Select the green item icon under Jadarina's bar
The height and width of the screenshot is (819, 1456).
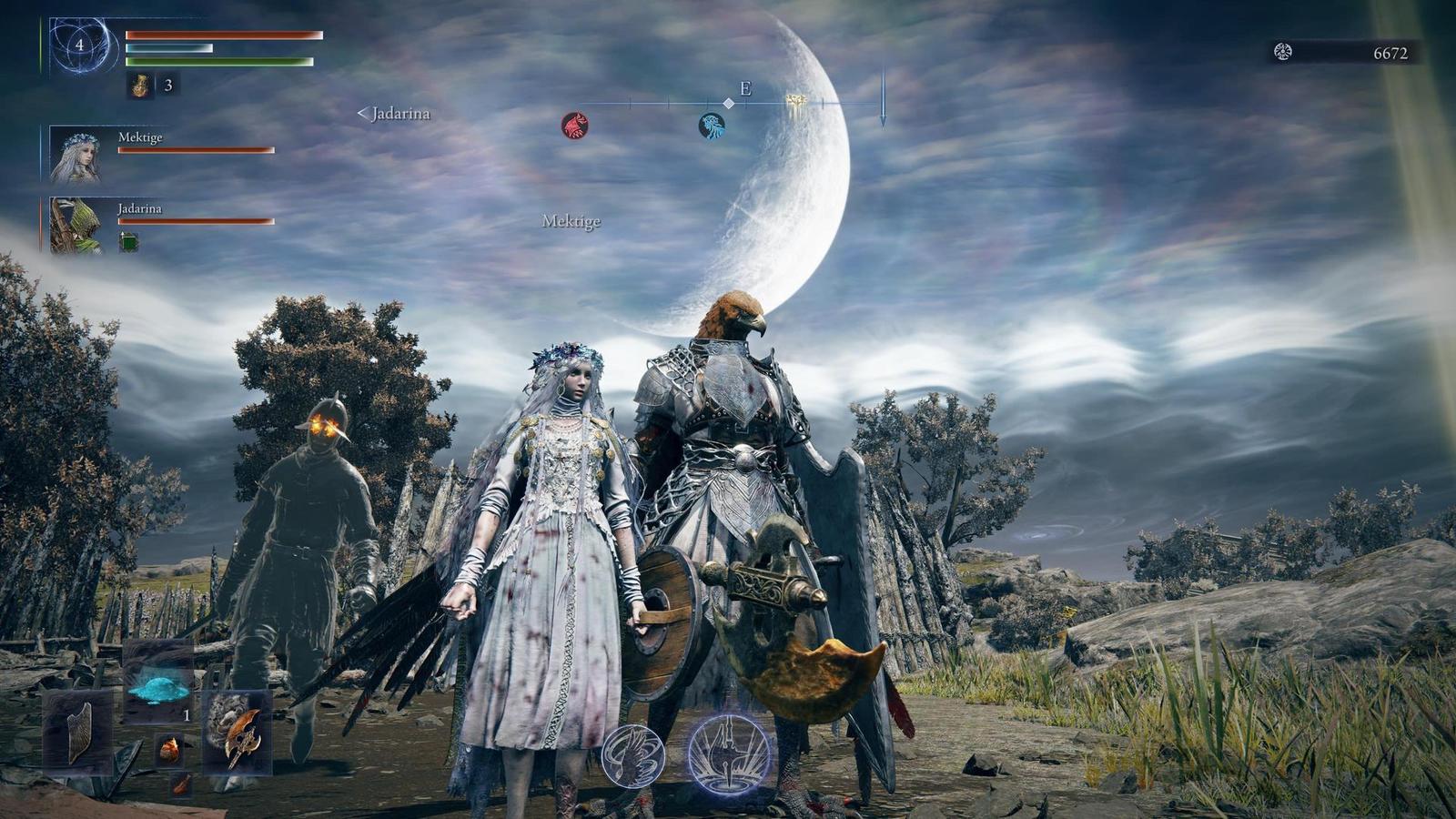pos(128,241)
